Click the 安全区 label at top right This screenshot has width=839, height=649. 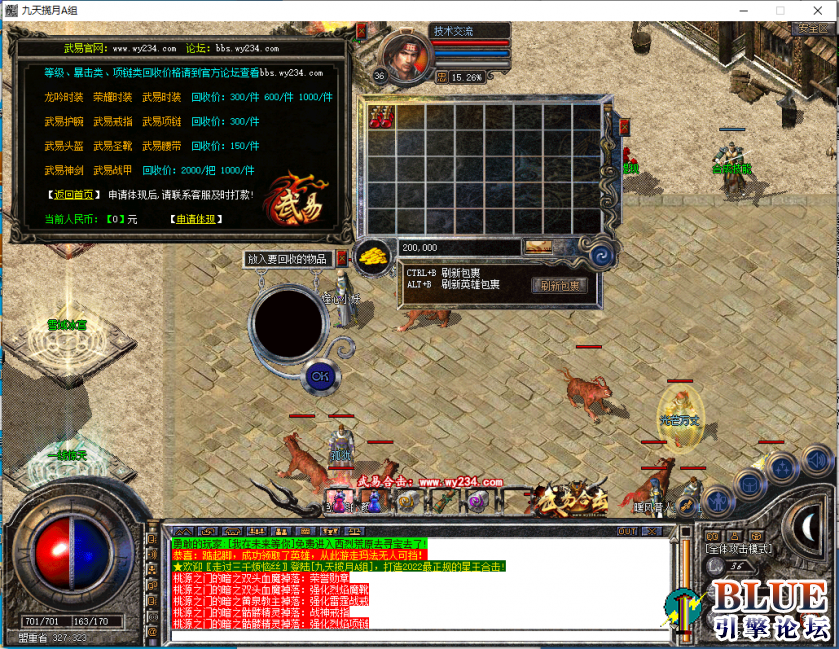(x=812, y=29)
